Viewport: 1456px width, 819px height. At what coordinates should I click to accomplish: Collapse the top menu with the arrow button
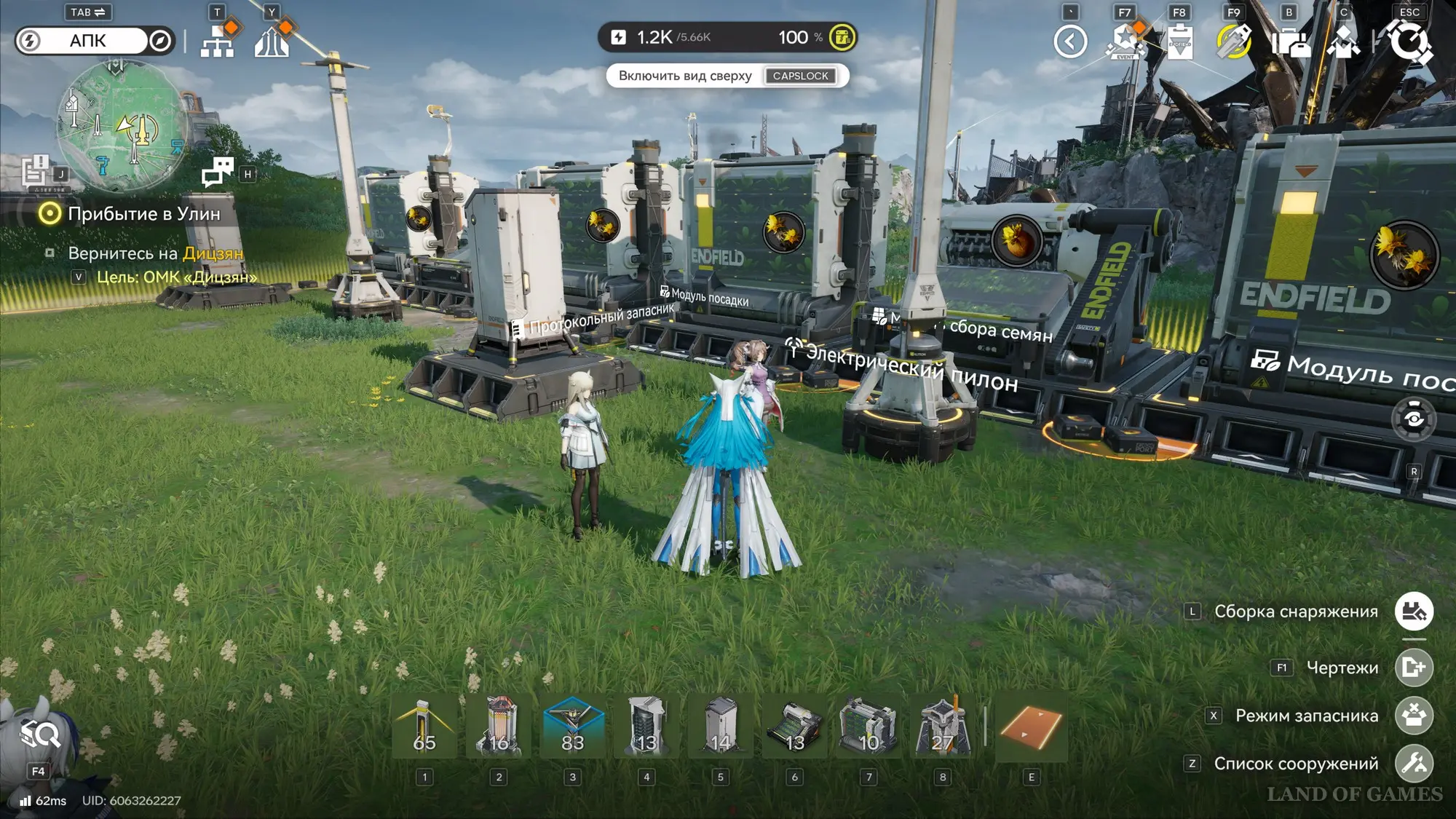pyautogui.click(x=1070, y=41)
